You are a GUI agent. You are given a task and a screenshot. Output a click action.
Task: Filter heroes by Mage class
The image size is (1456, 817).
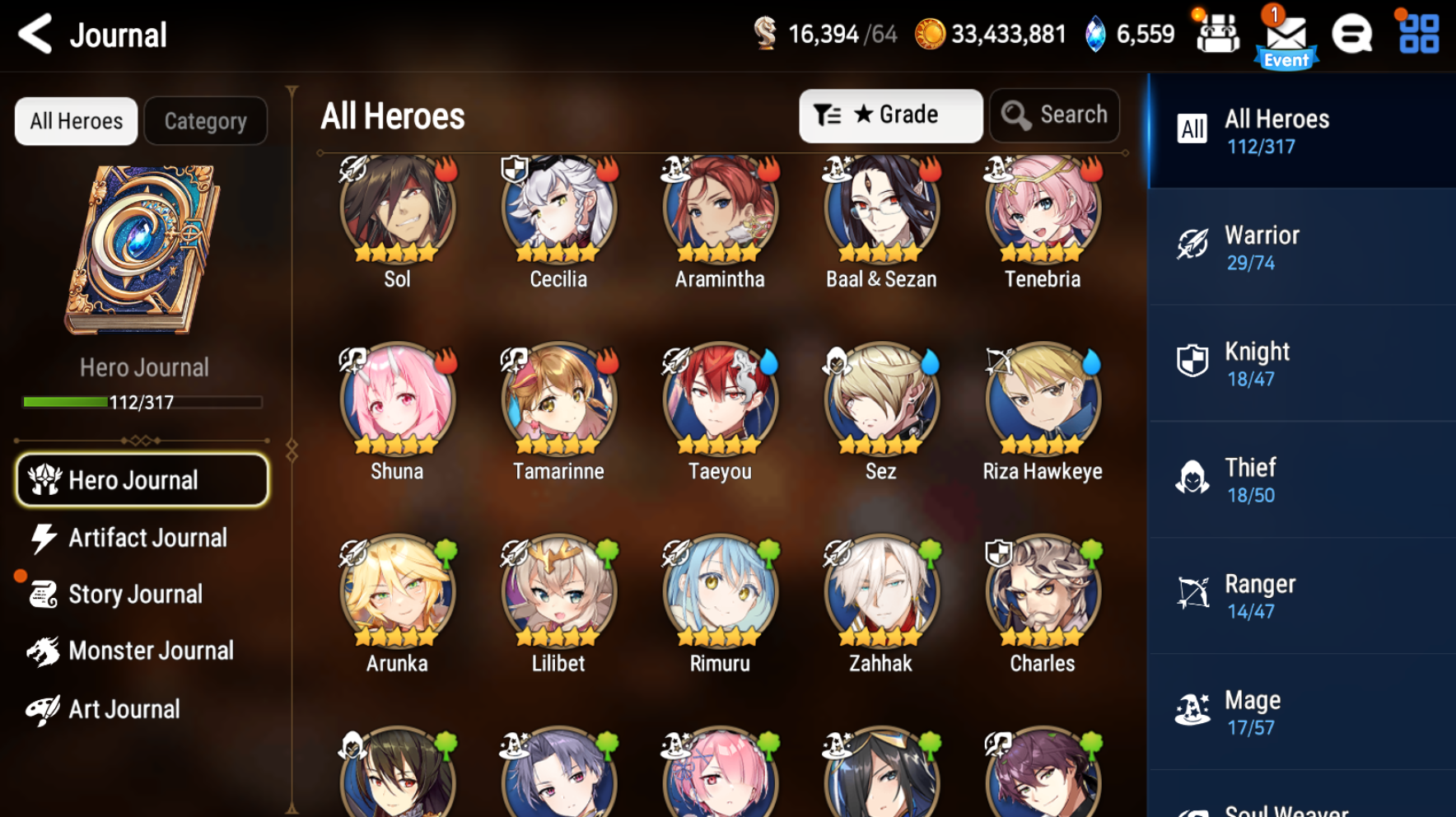click(1301, 711)
